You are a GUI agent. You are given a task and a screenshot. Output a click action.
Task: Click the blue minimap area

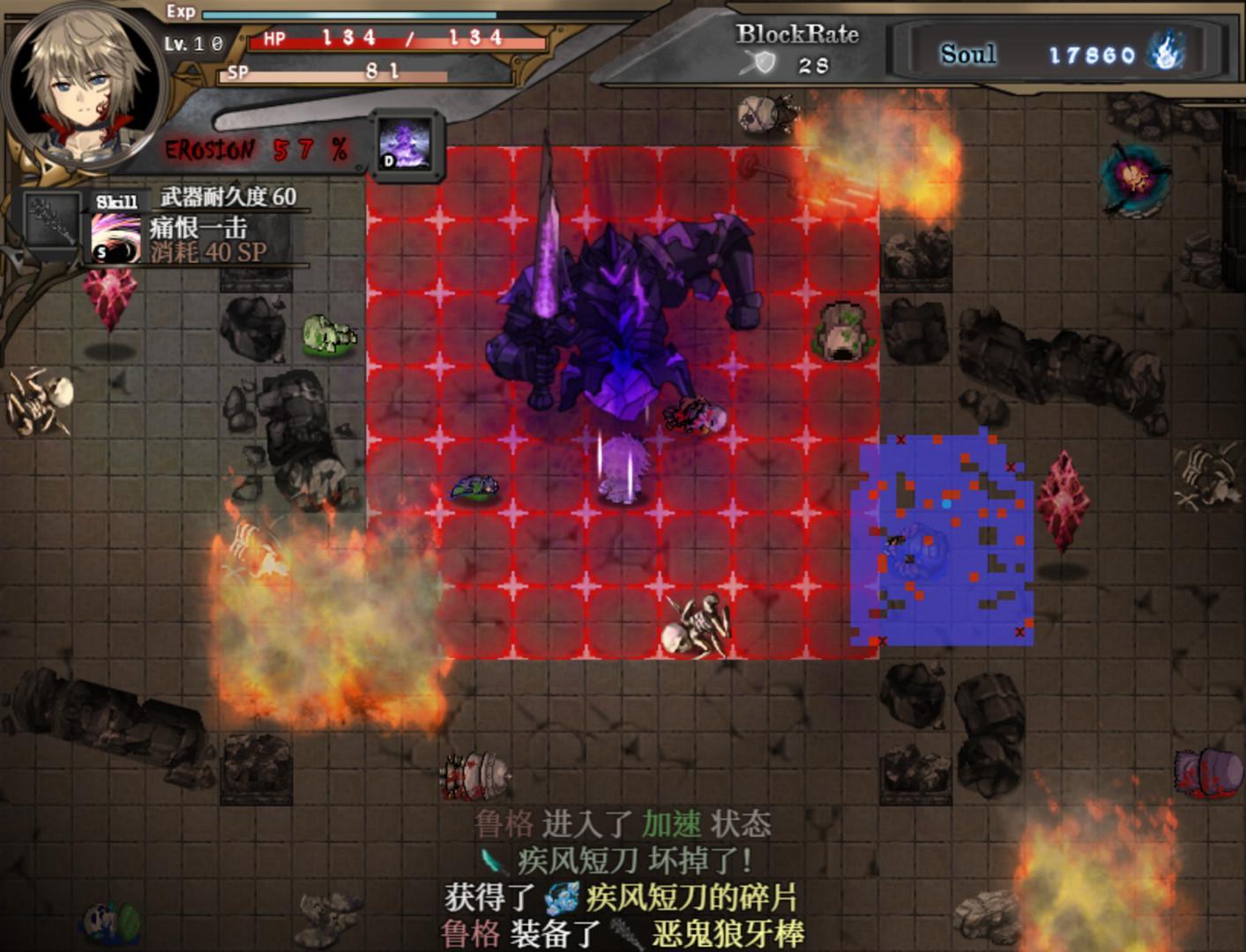(x=944, y=538)
